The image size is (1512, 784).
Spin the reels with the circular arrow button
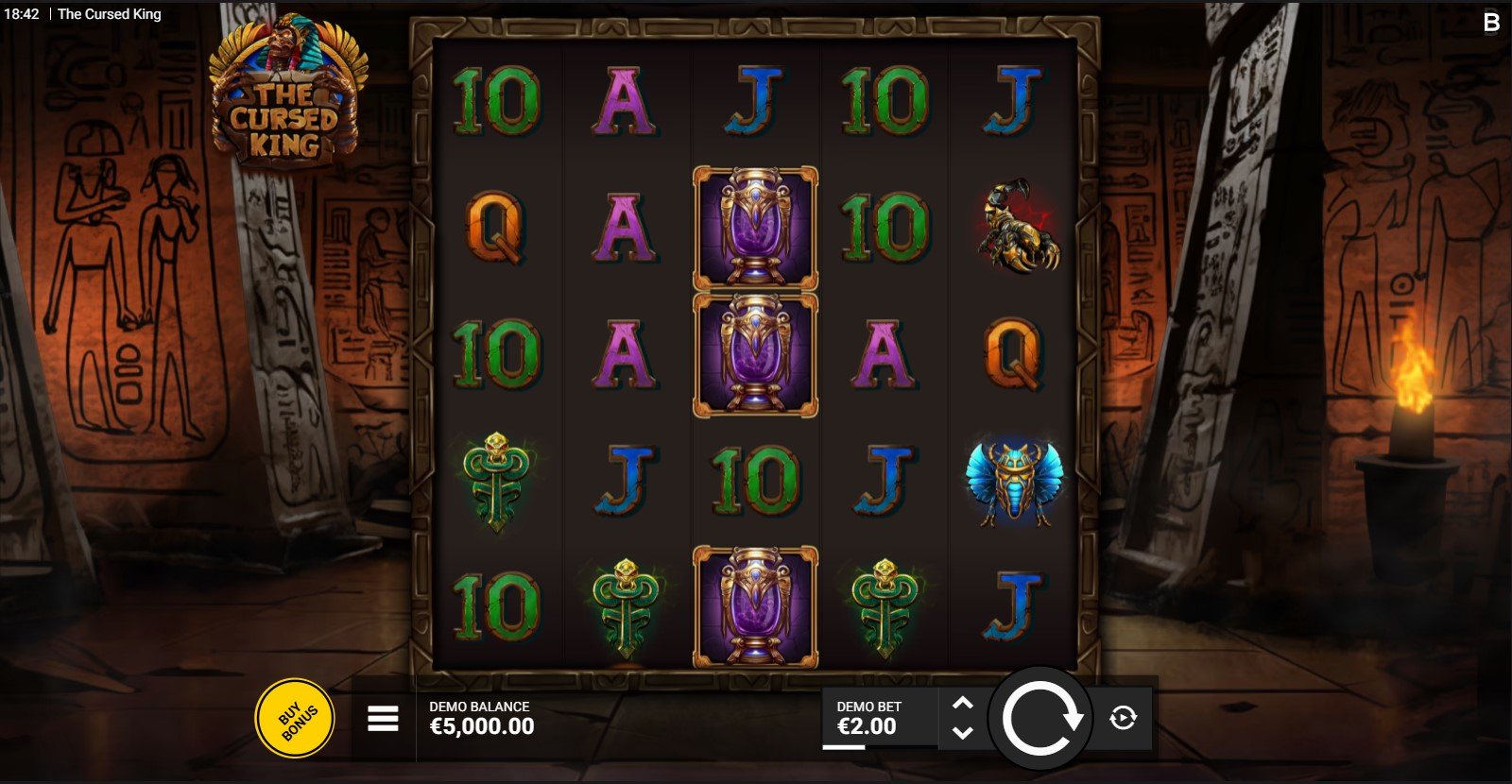click(x=1040, y=719)
